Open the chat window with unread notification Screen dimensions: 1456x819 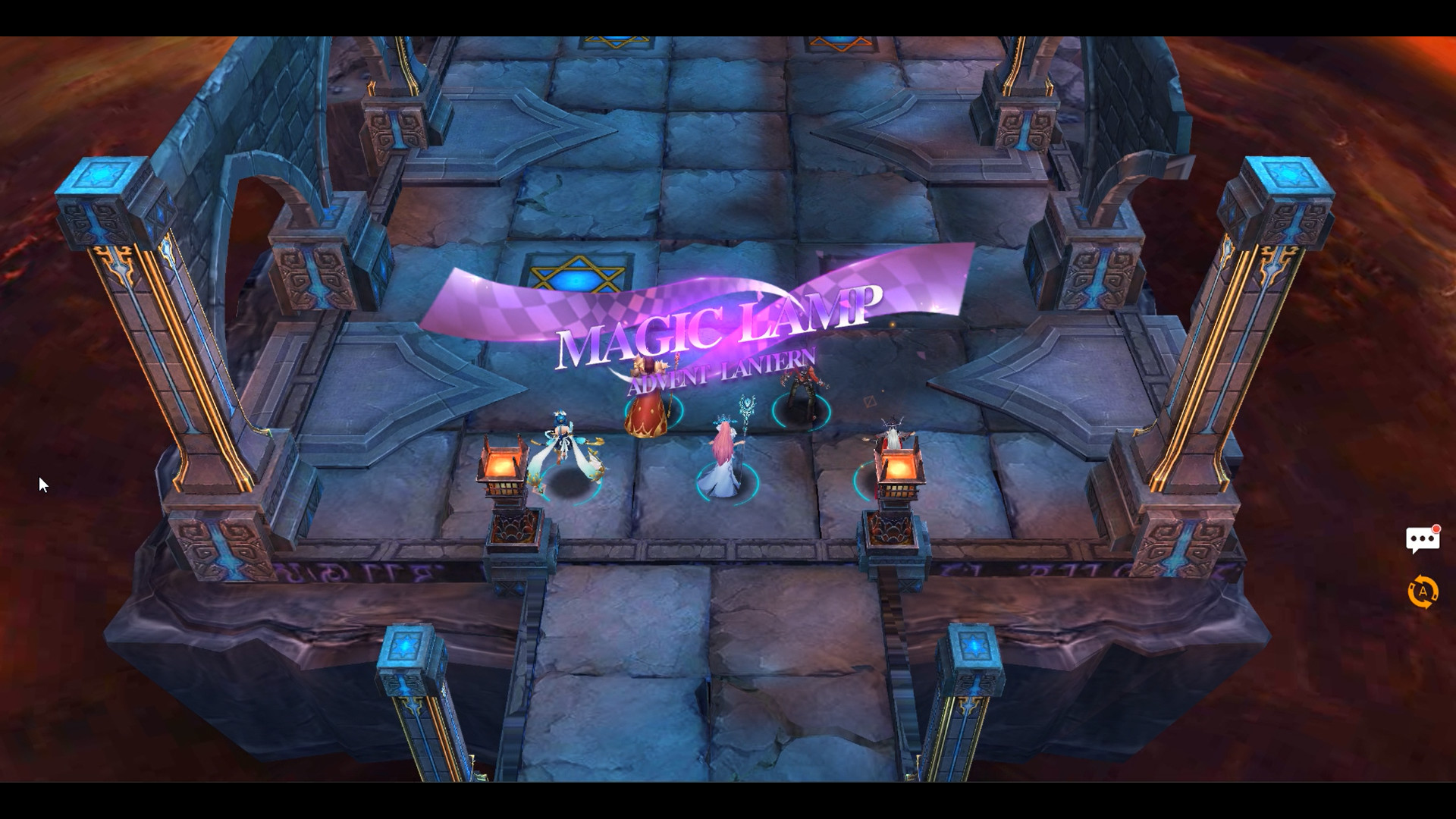point(1423,538)
